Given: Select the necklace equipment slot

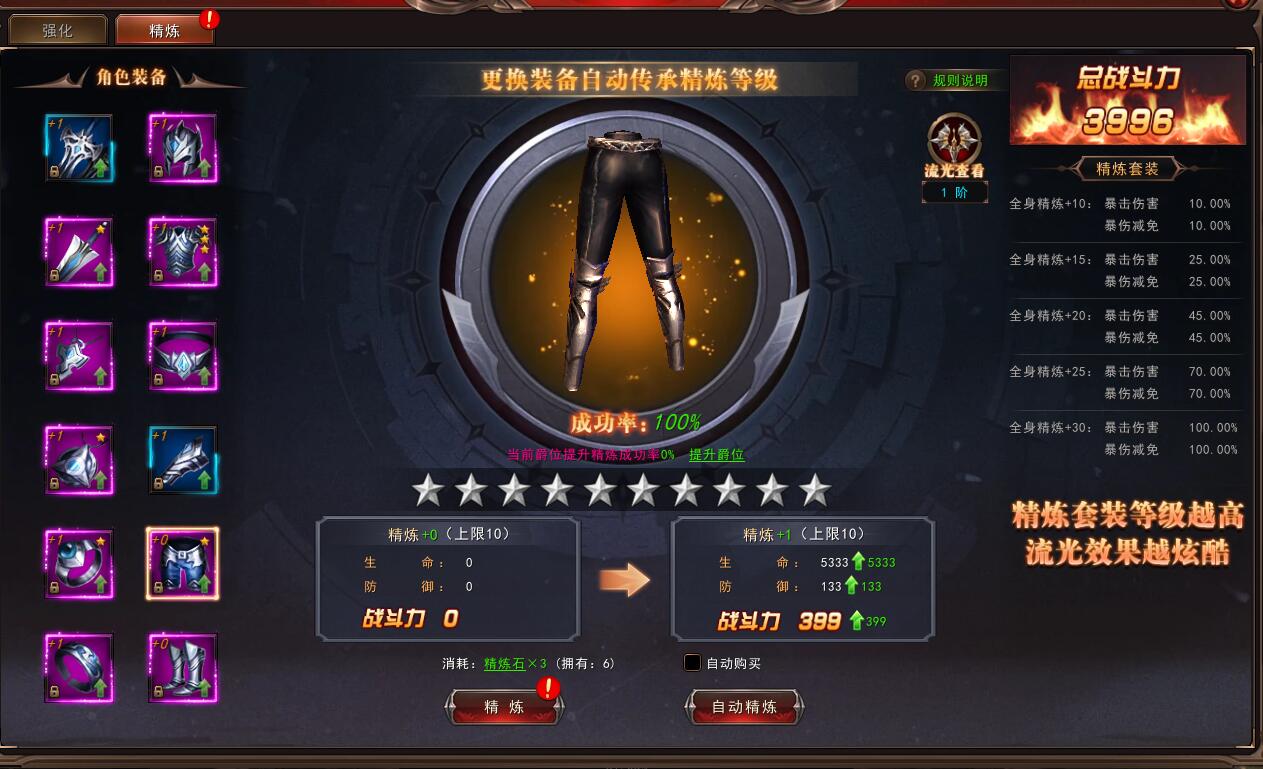Looking at the screenshot, I should tap(79, 356).
